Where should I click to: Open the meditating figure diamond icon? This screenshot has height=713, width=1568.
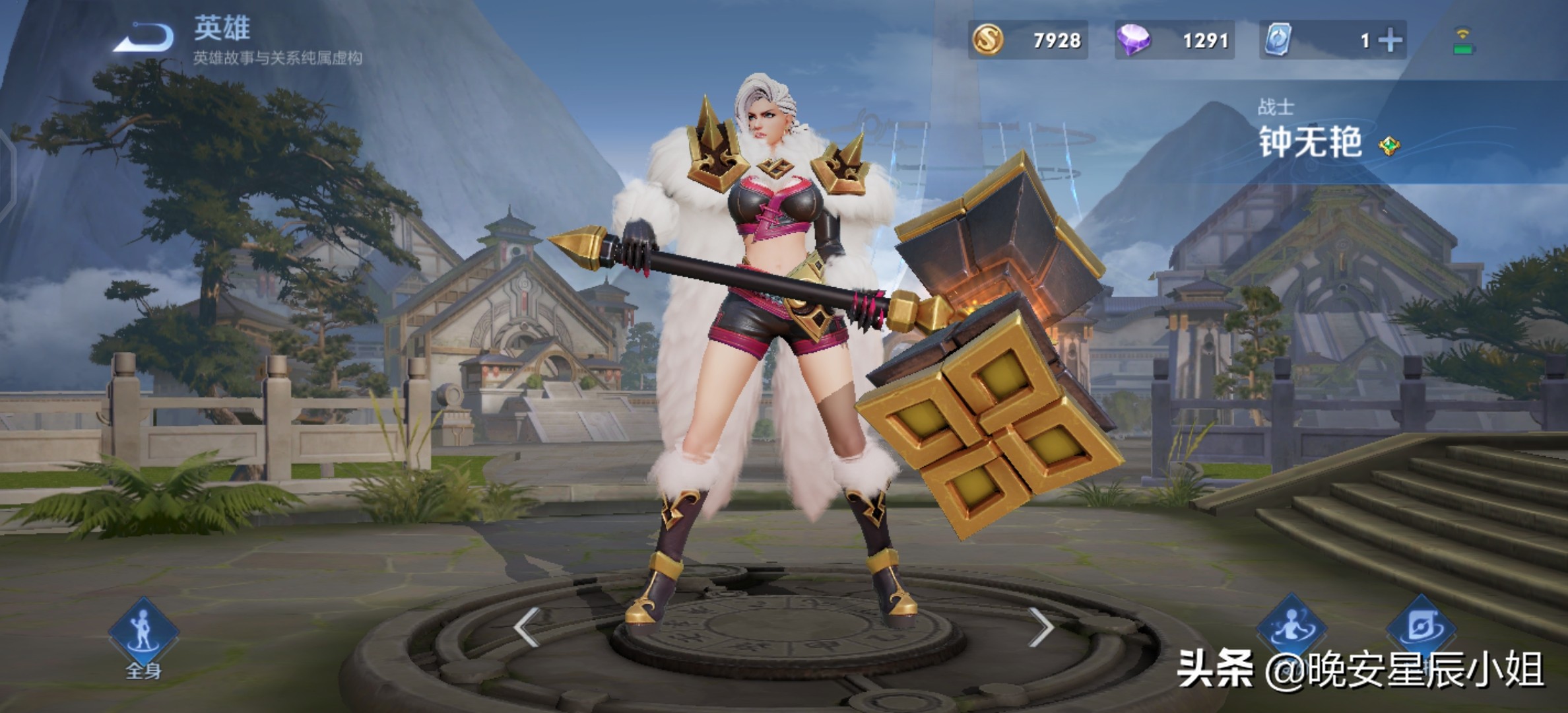pos(1291,627)
